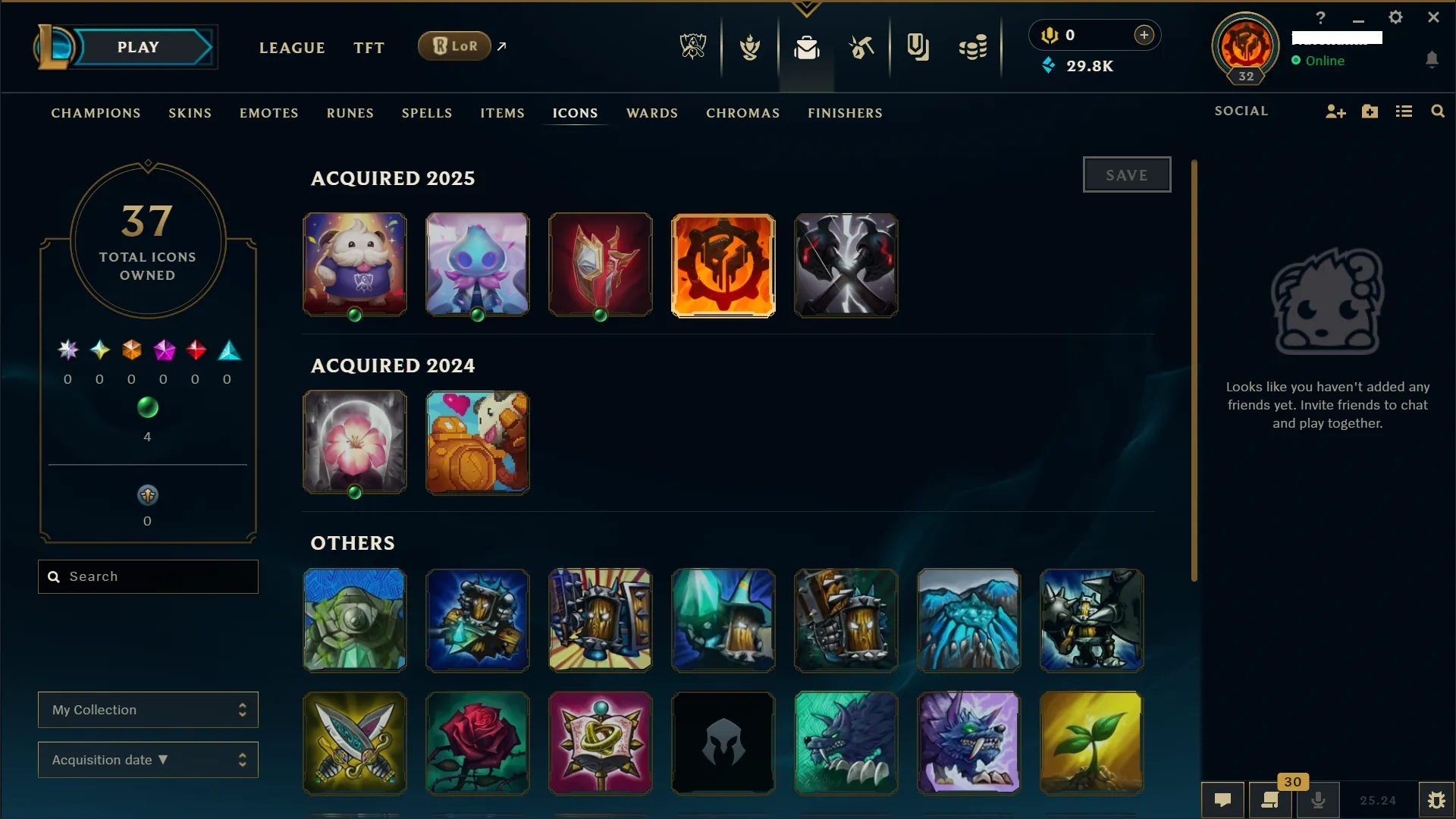Collapse the gold chevron above the top bar
Image resolution: width=1456 pixels, height=819 pixels.
806,9
